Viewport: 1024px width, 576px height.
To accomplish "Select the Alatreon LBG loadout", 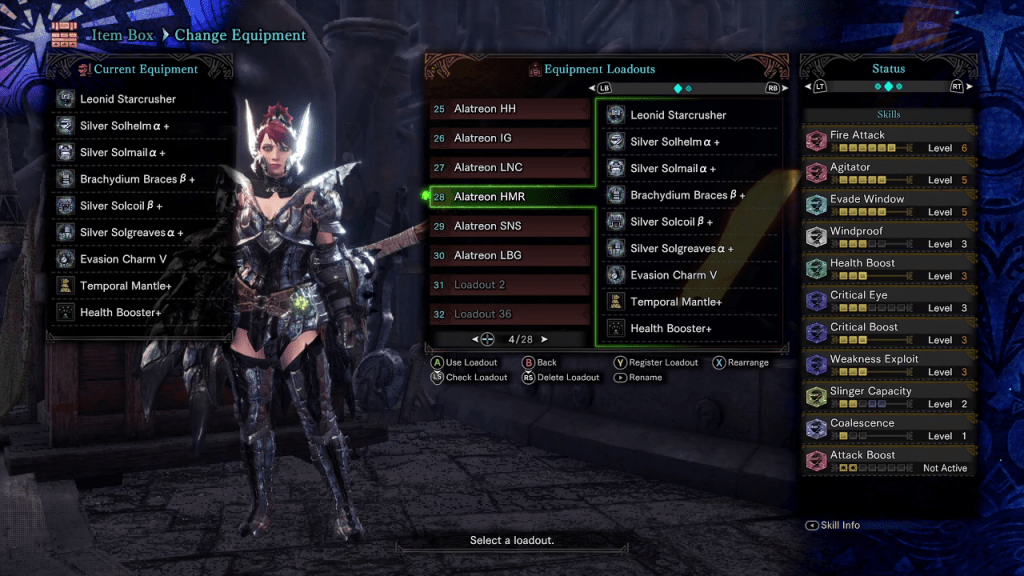I will [x=510, y=255].
